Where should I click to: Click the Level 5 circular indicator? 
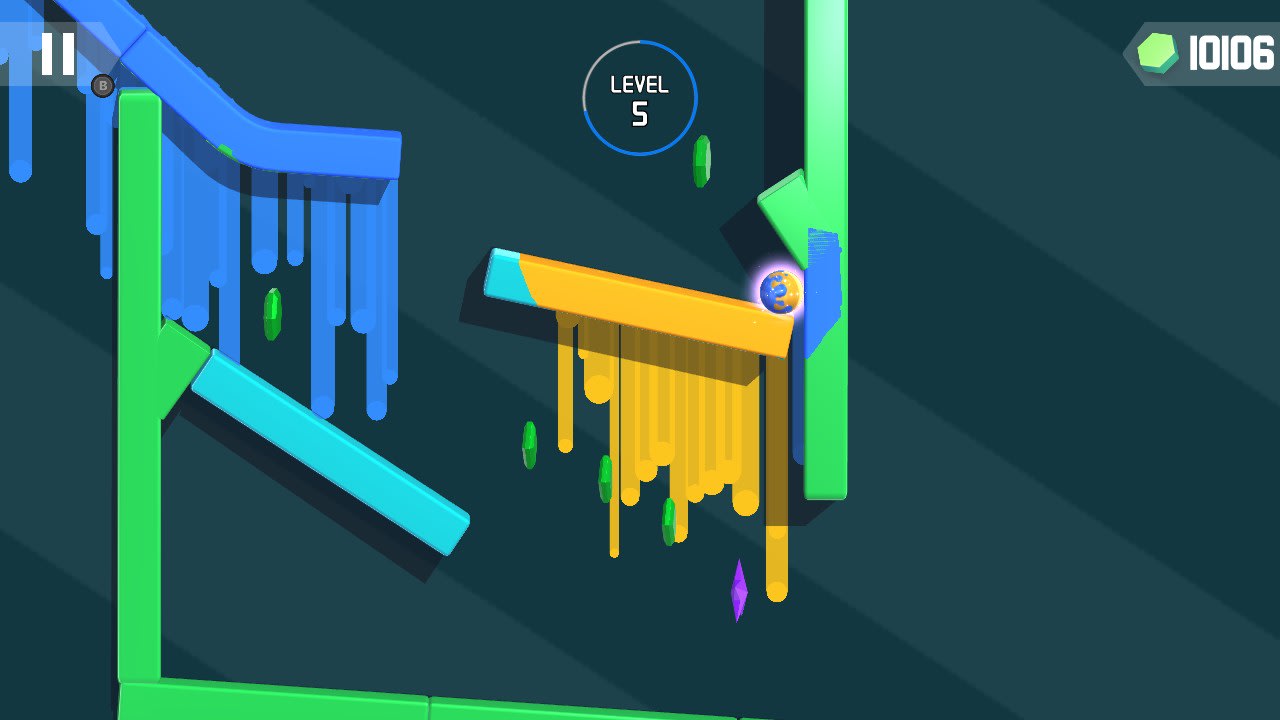638,95
